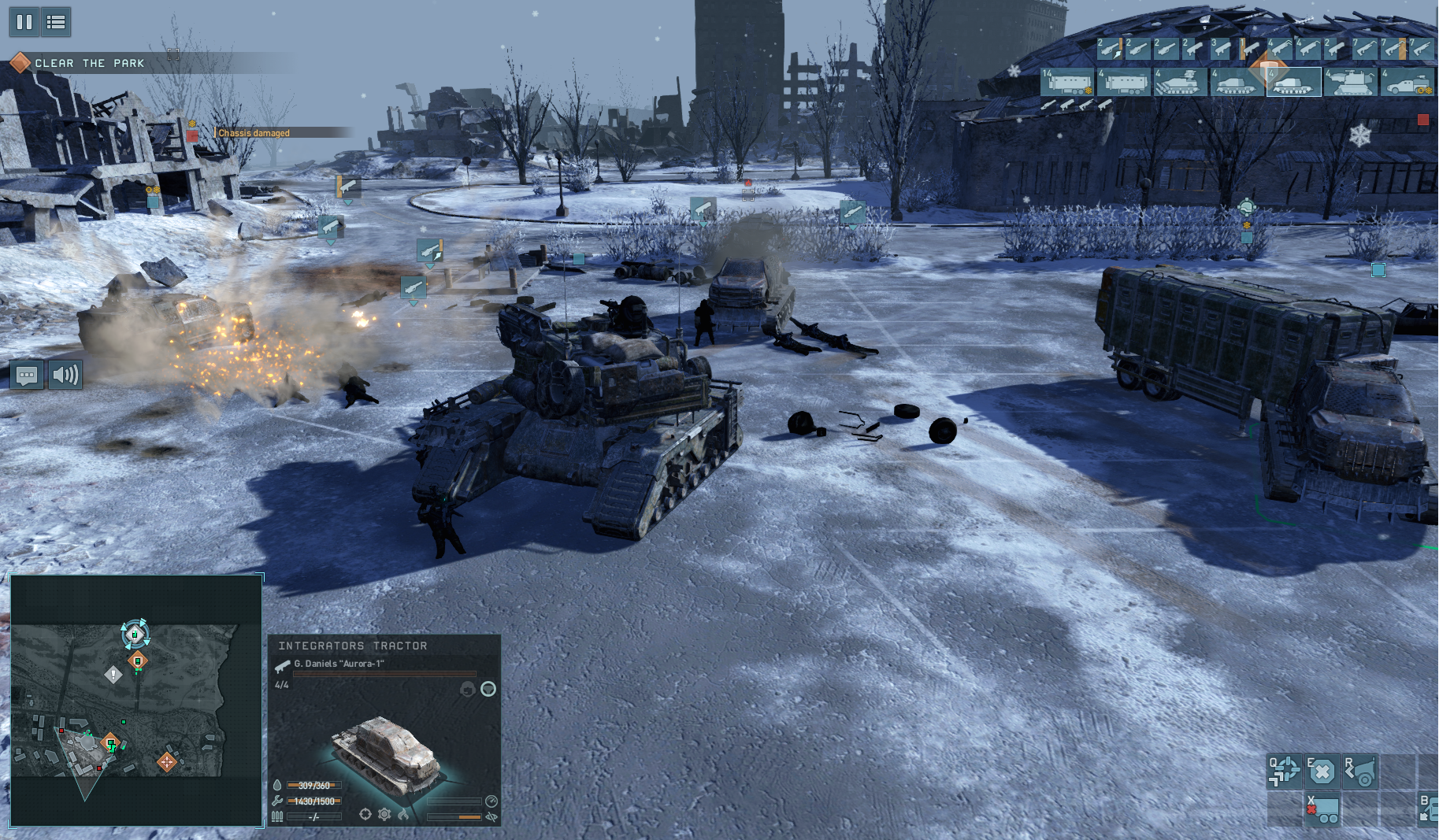Open the menu list button
This screenshot has width=1439, height=840.
coord(56,22)
